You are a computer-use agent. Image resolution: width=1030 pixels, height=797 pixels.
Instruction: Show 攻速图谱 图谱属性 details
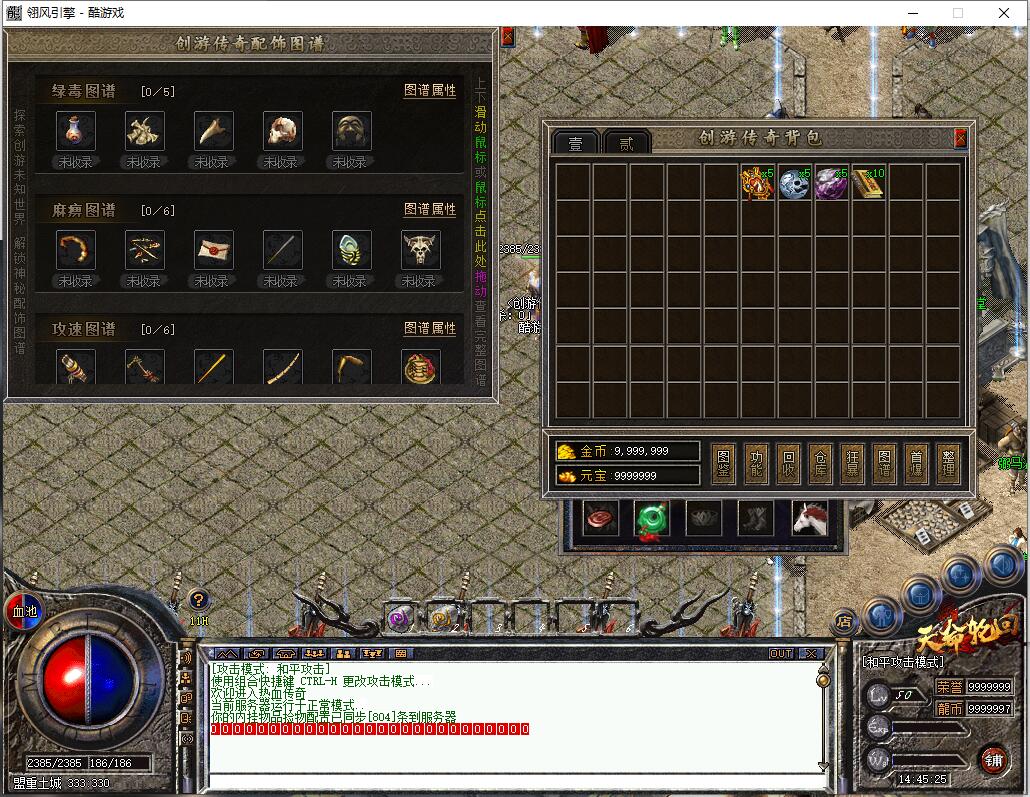(430, 328)
